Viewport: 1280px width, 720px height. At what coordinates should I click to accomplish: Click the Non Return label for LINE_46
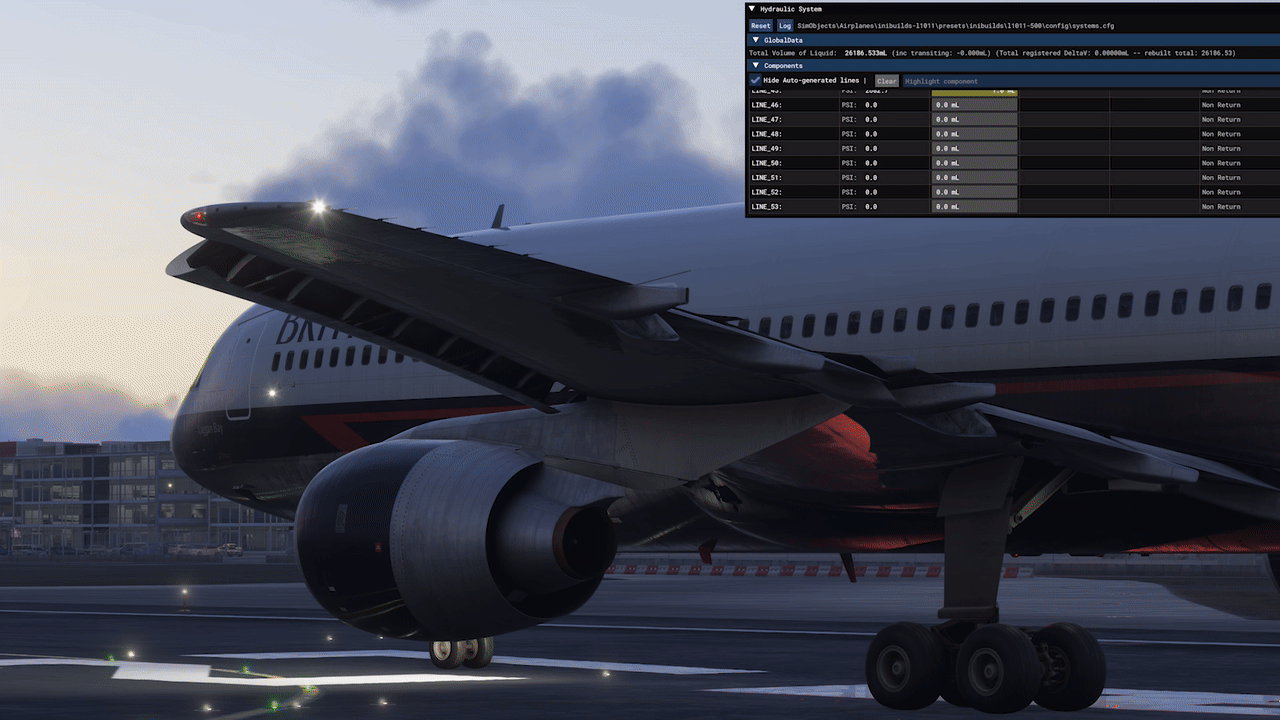(x=1221, y=104)
